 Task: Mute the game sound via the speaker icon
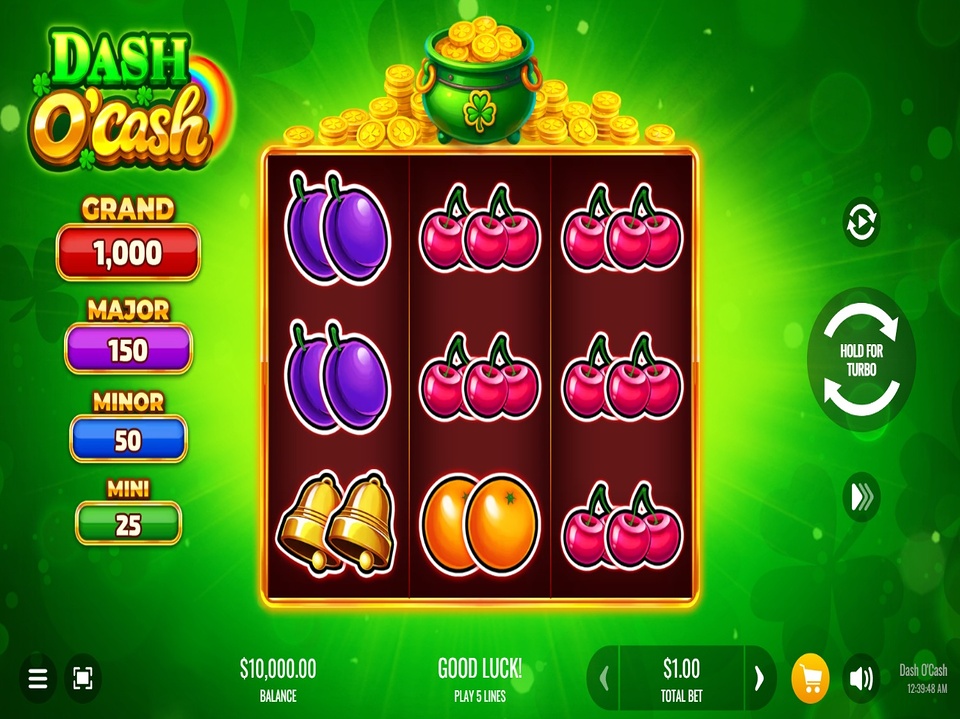[x=861, y=679]
